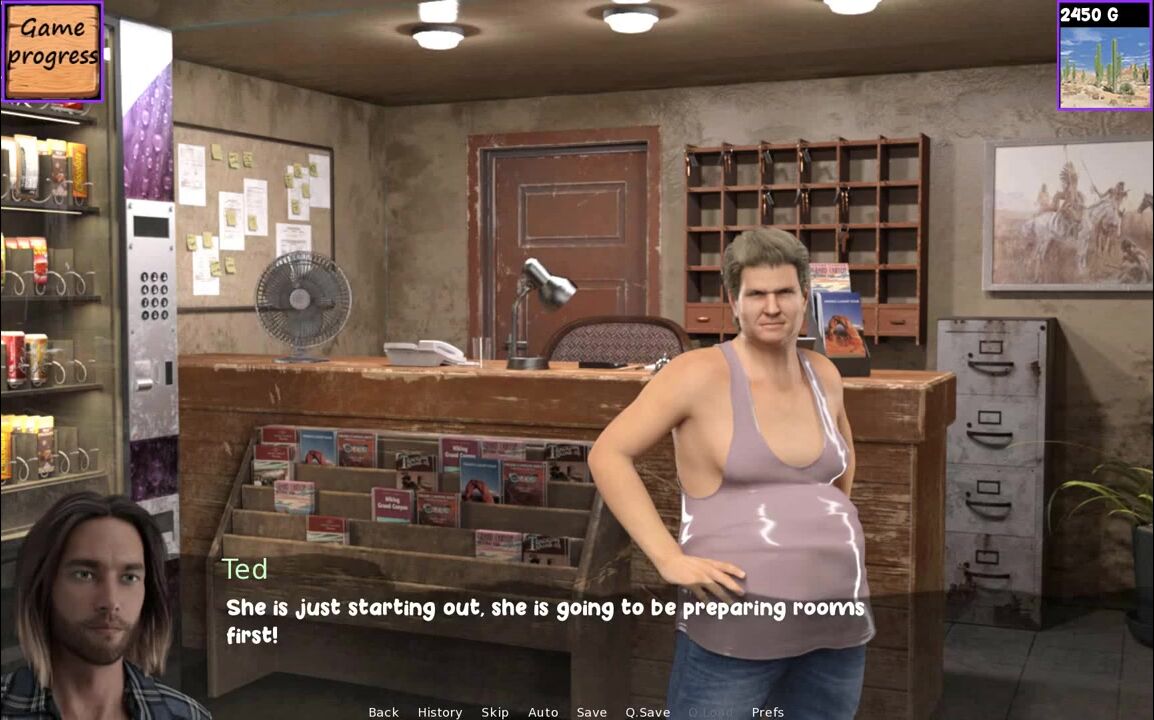Open the dialogue History log
This screenshot has height=720, width=1154.
point(440,712)
